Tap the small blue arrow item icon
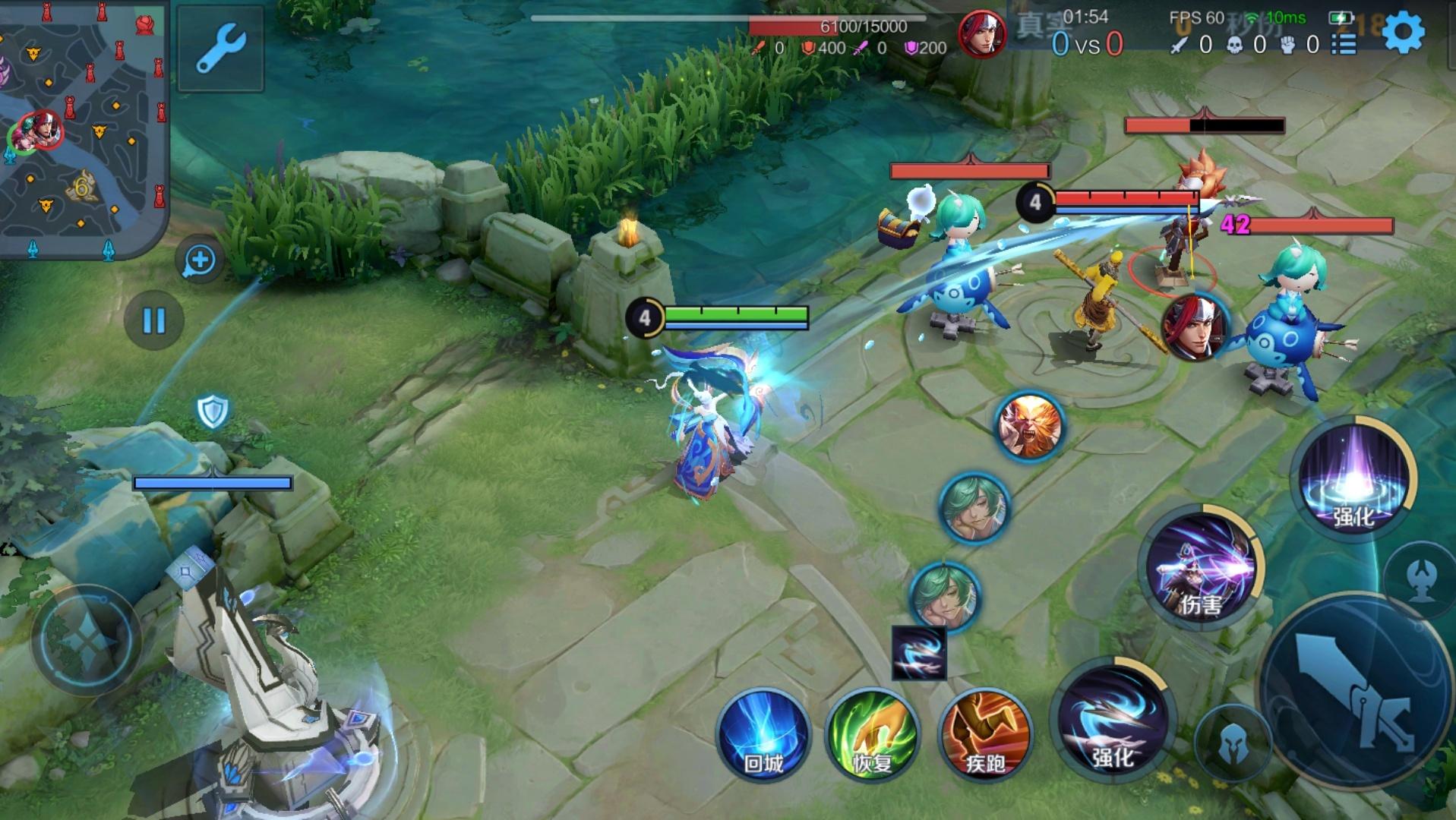This screenshot has width=1456, height=820. (x=919, y=653)
